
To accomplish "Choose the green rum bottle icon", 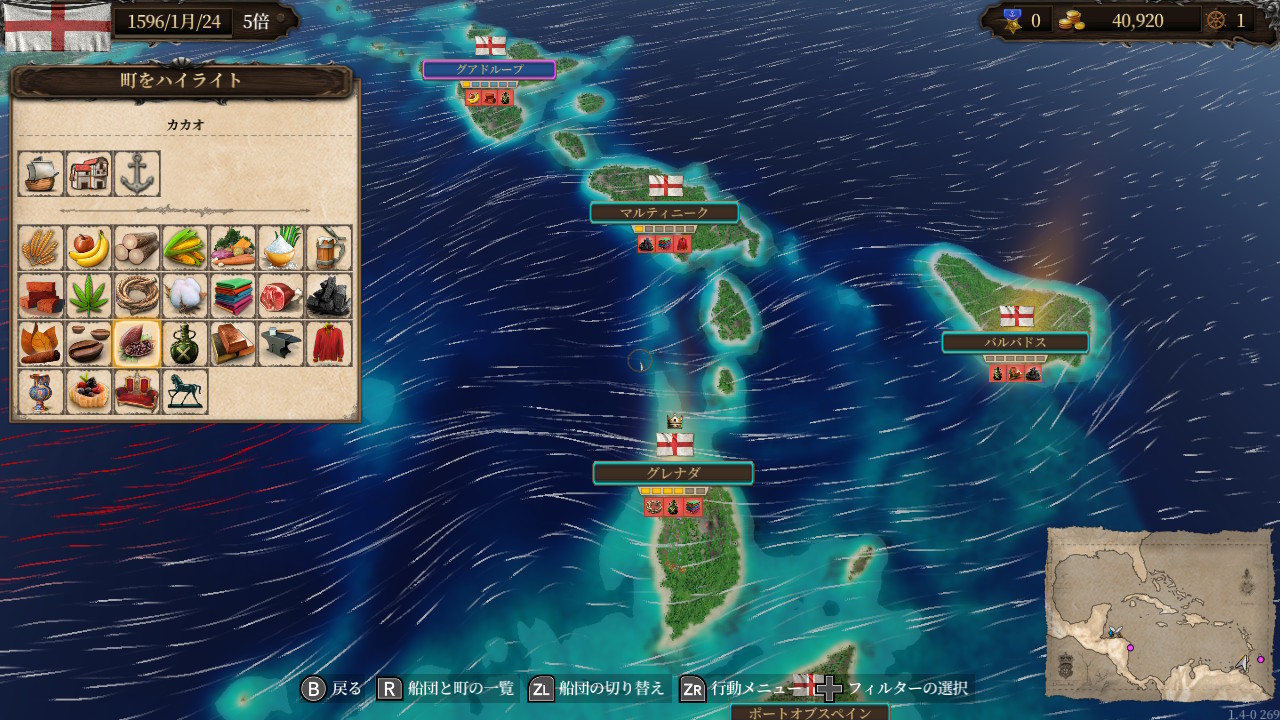I will coord(185,343).
